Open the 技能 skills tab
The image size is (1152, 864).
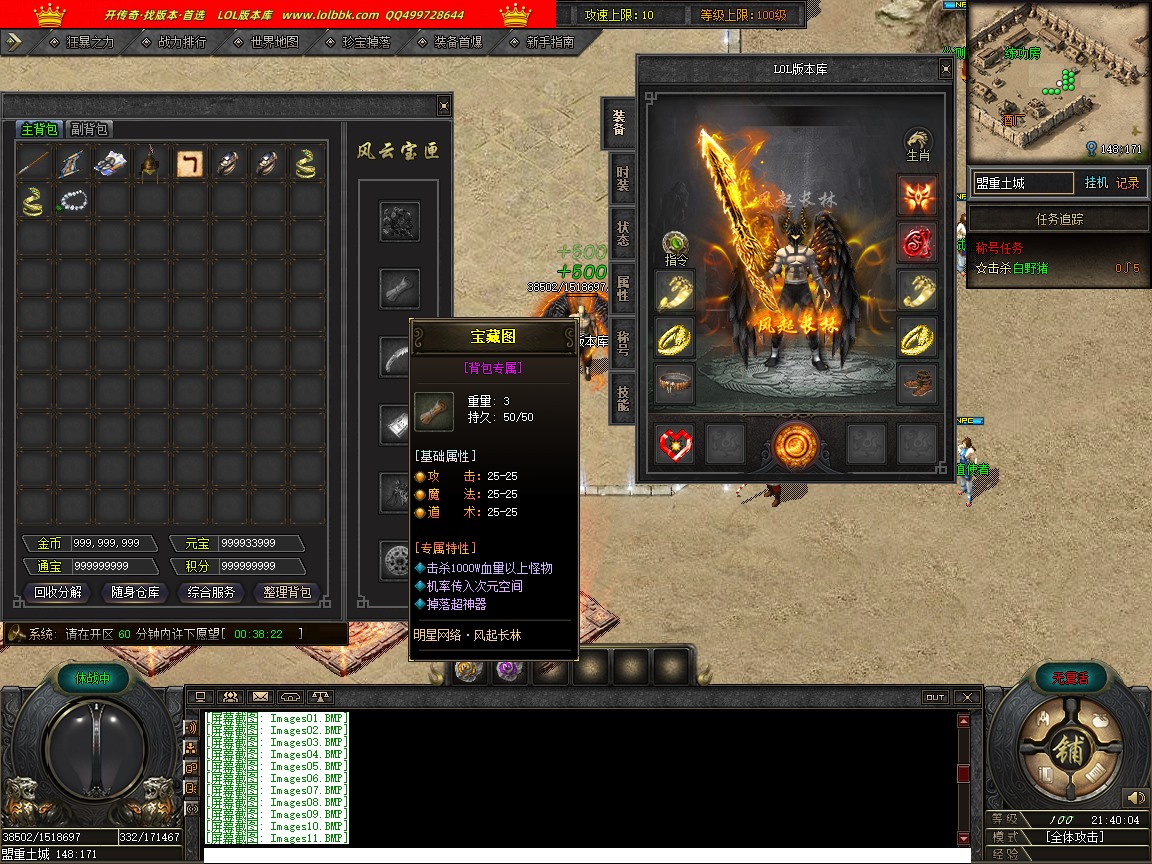coord(622,399)
